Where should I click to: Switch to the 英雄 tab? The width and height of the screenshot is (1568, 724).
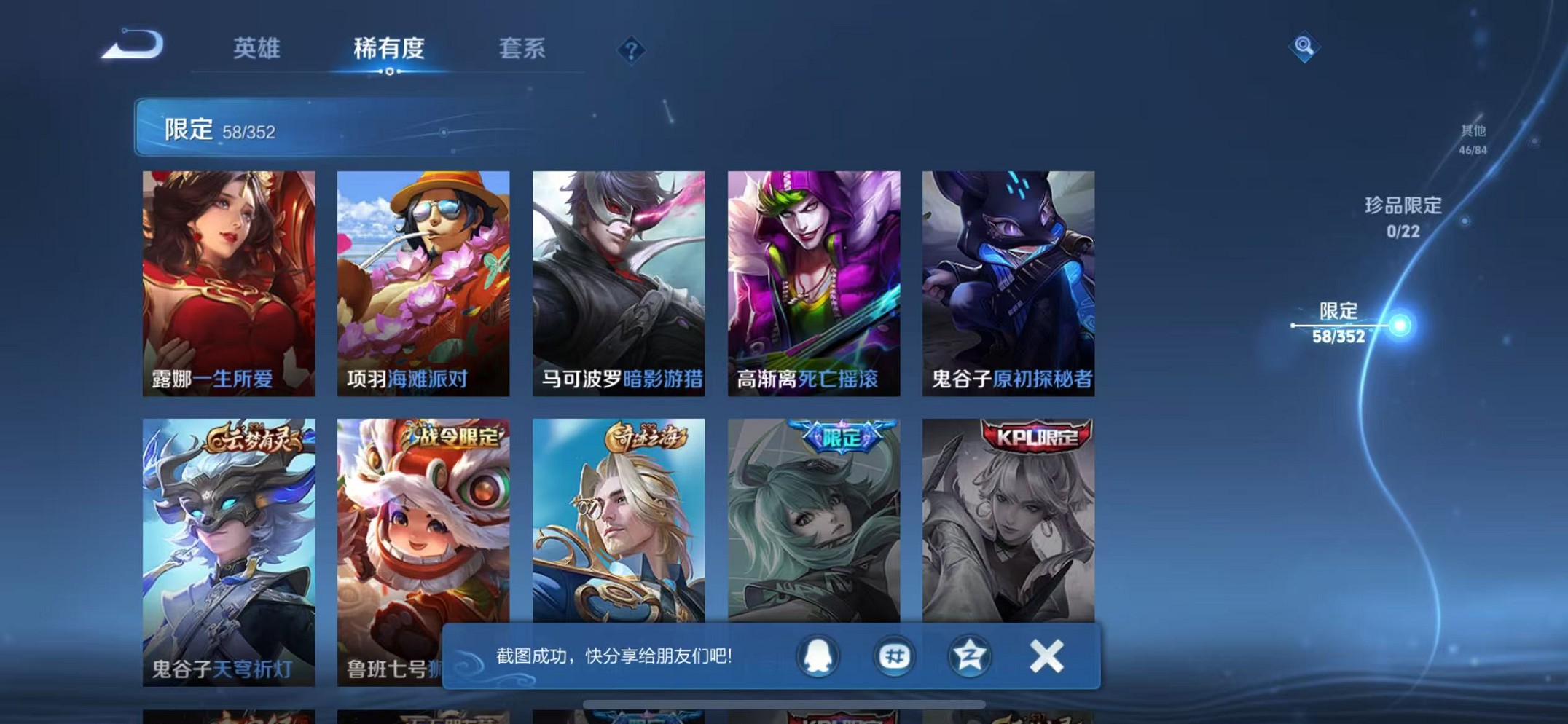[x=256, y=49]
